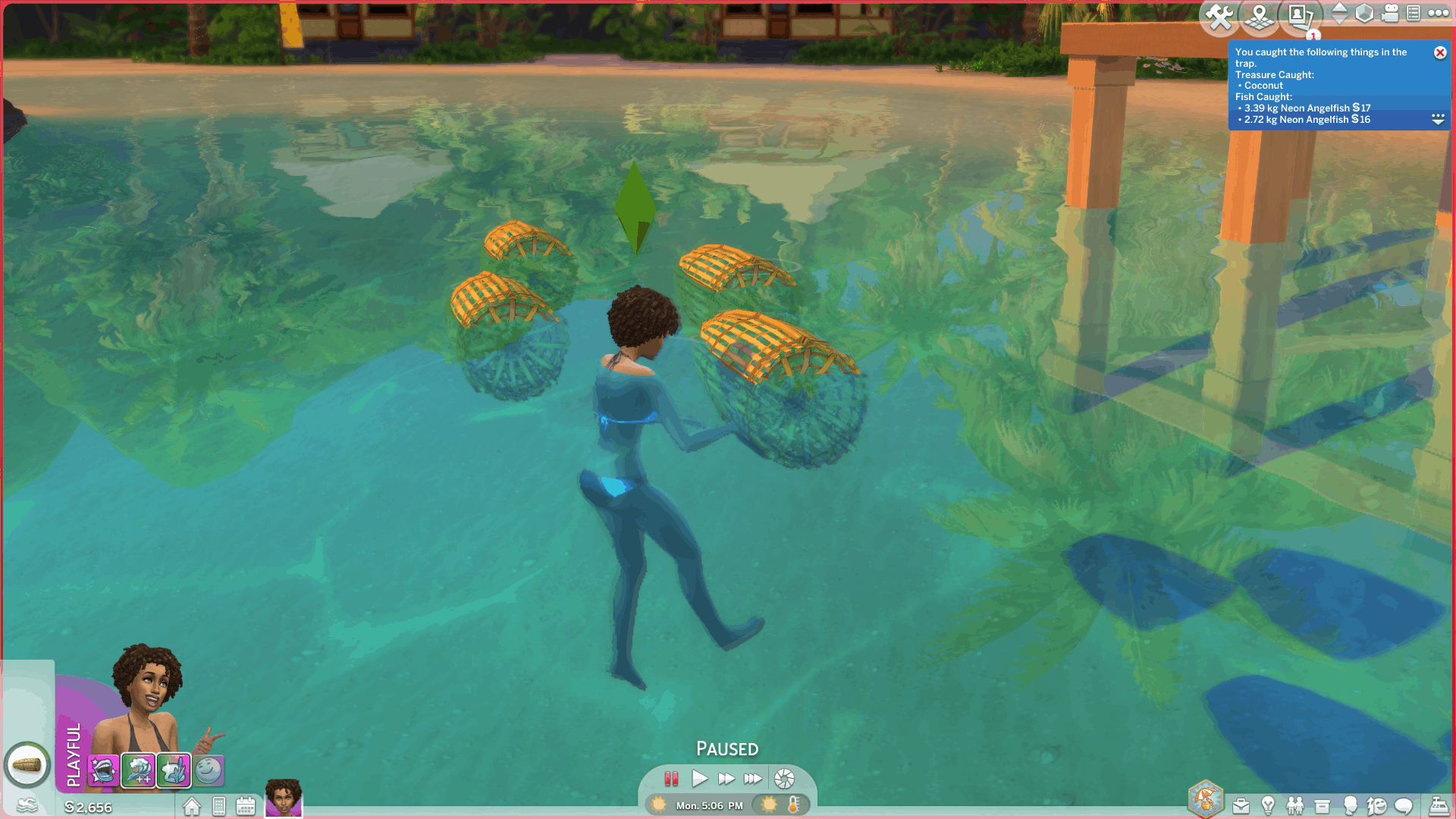
Task: Open the calendar icon
Action: click(246, 806)
